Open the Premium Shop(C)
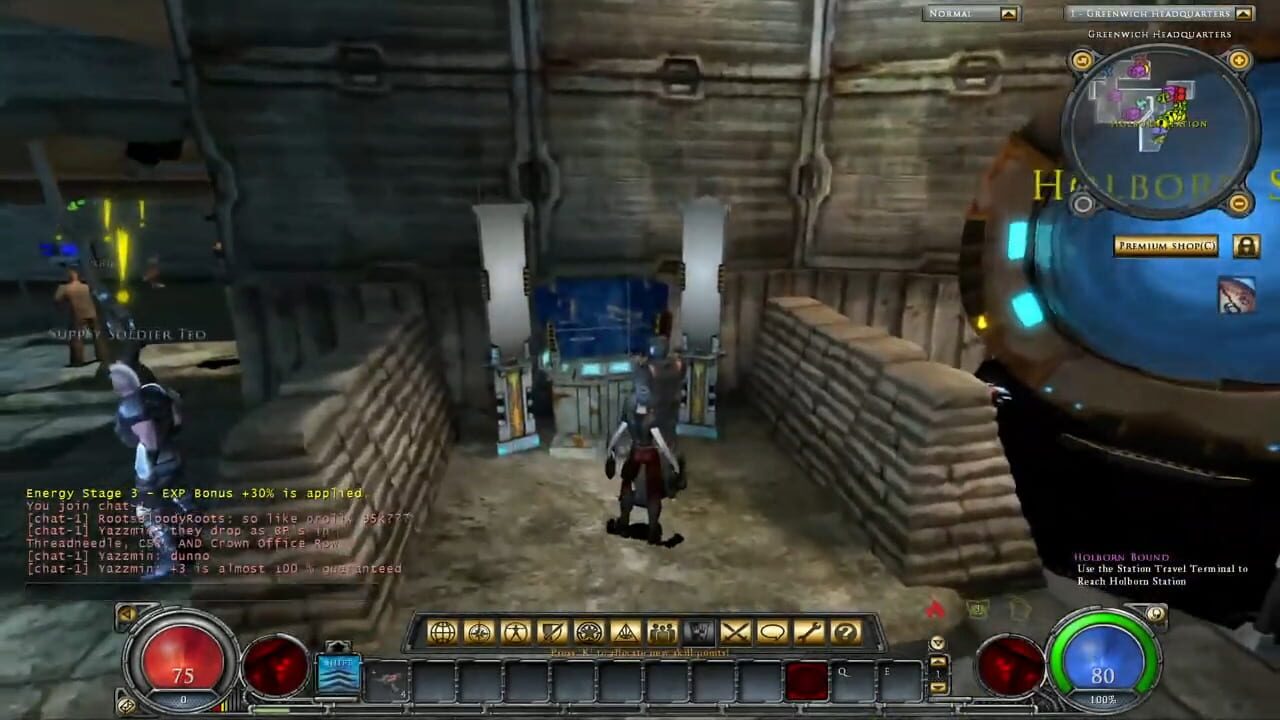The height and width of the screenshot is (720, 1280). (1164, 245)
